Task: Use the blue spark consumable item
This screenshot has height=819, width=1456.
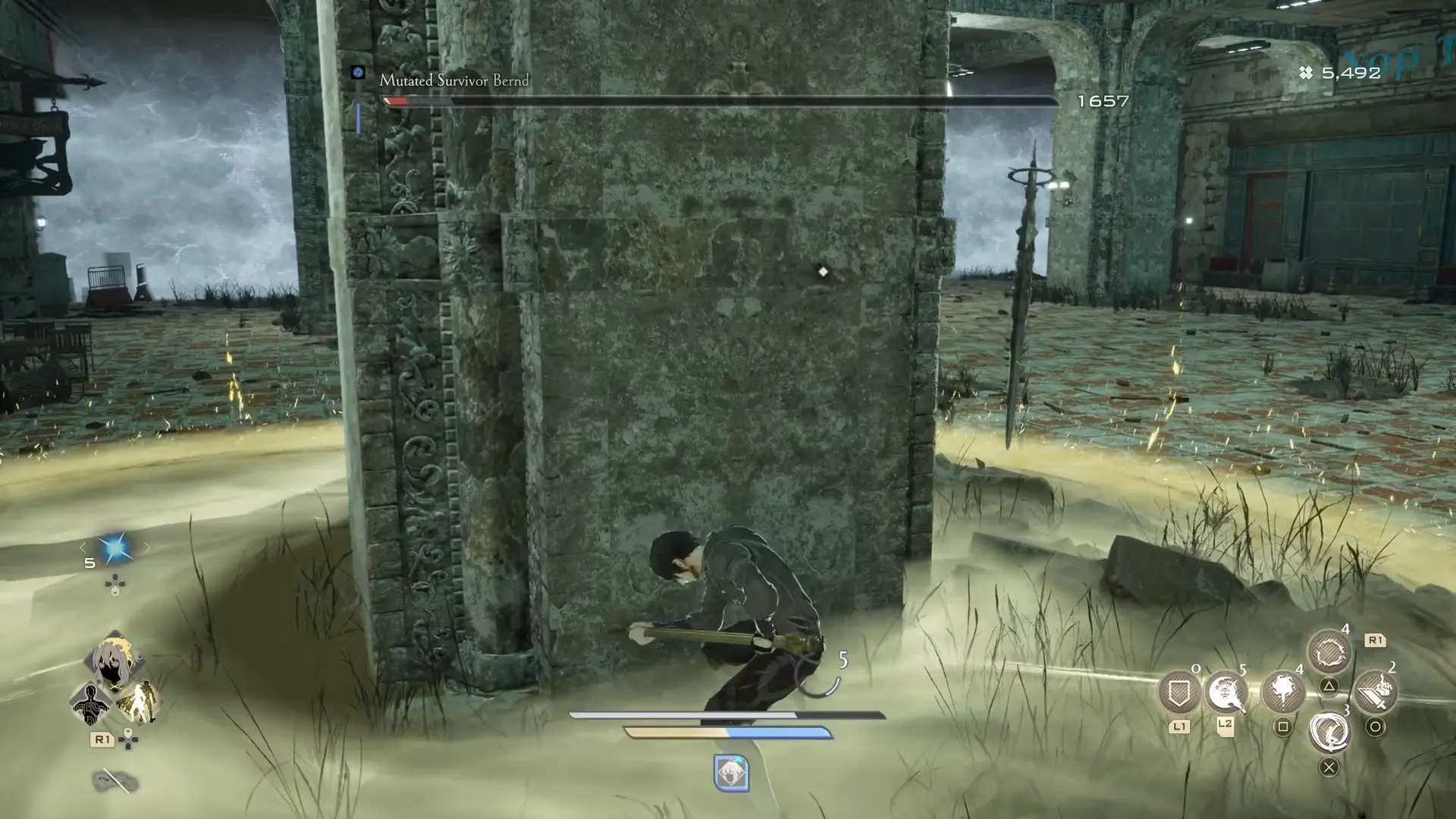Action: click(x=115, y=548)
